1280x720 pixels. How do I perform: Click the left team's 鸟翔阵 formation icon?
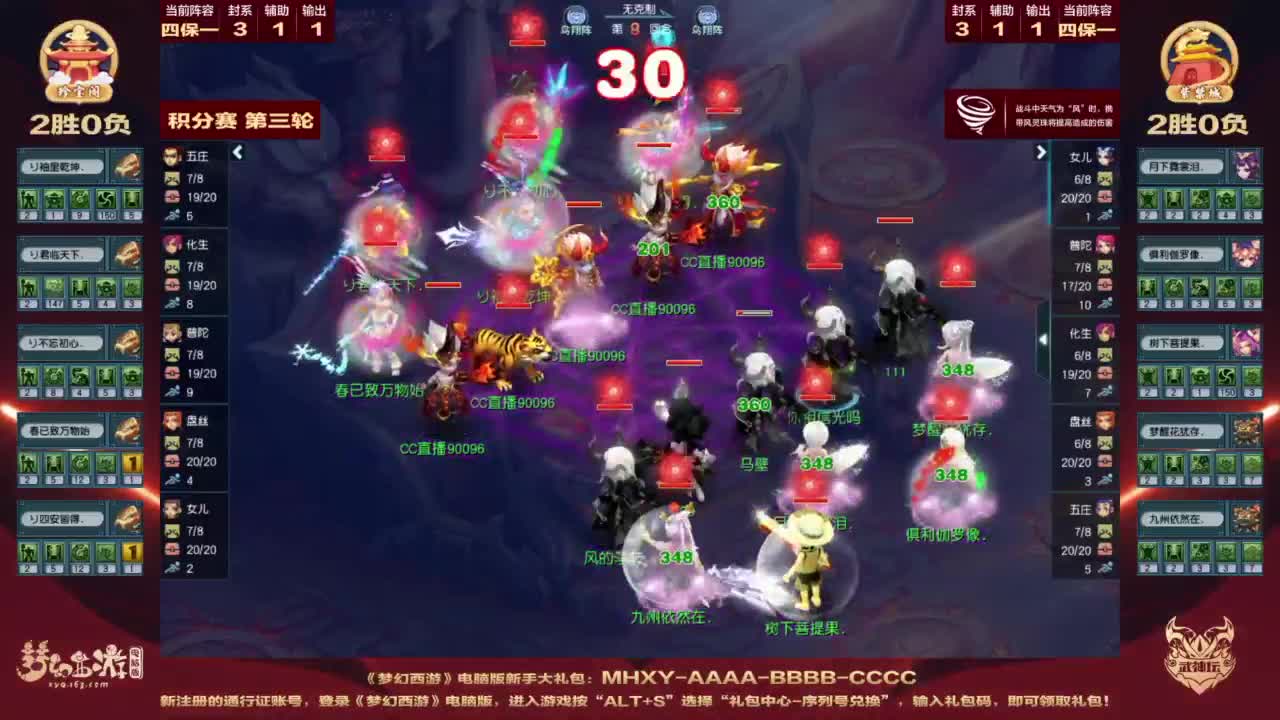pos(573,16)
